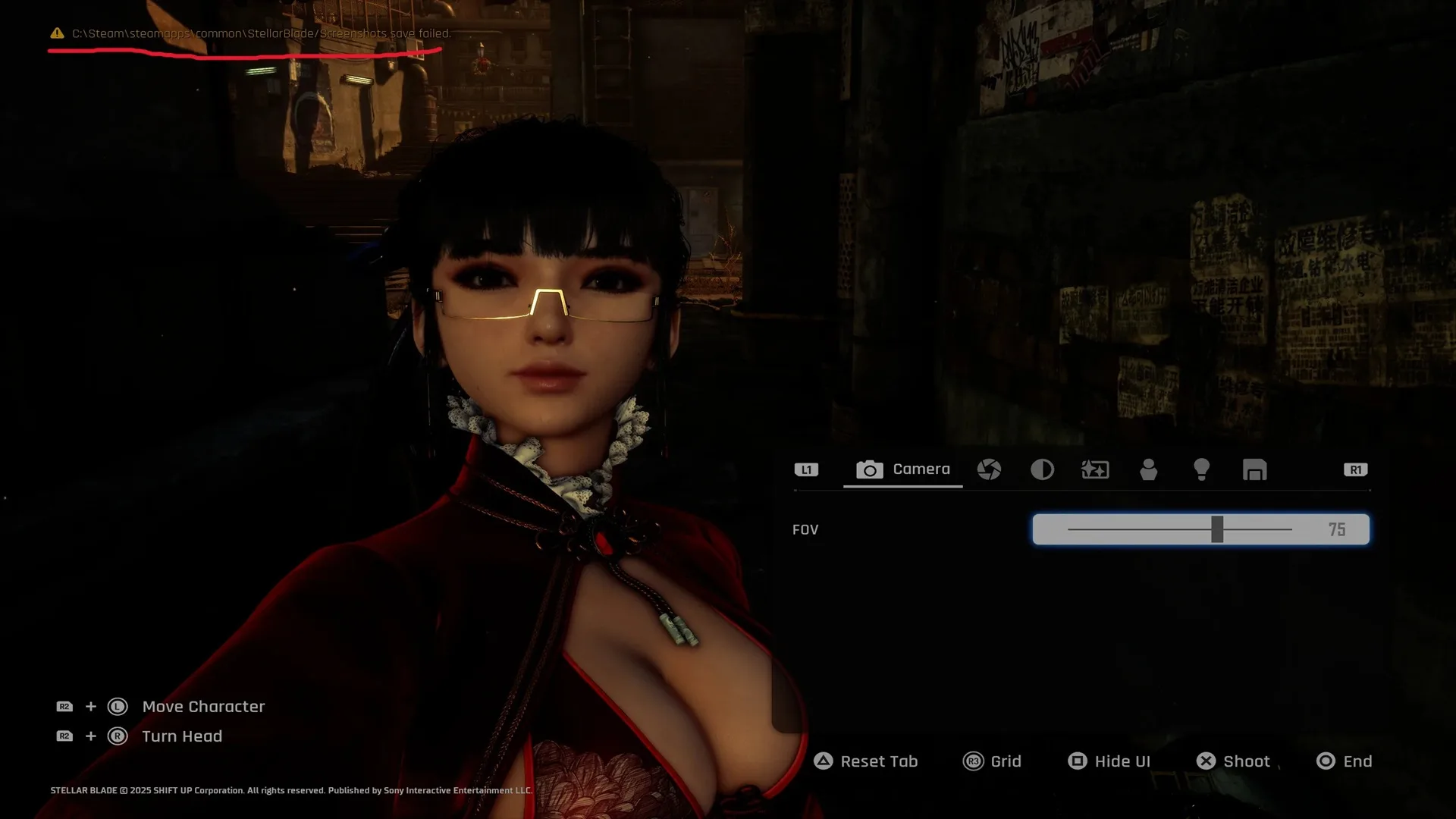Select the save preset icon

point(1255,469)
